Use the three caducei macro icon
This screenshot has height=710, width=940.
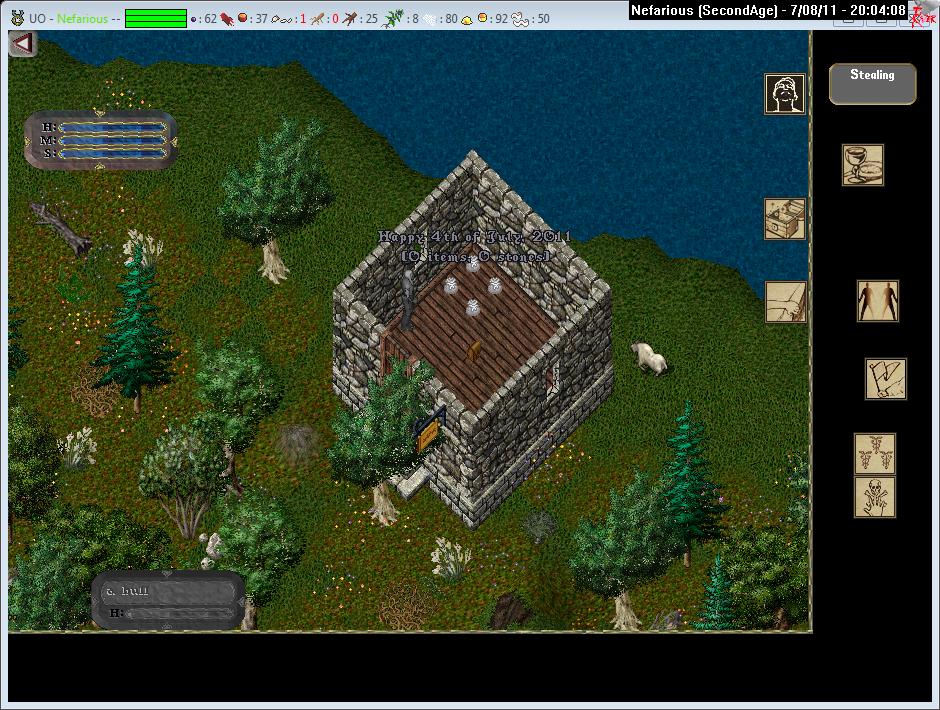(874, 453)
